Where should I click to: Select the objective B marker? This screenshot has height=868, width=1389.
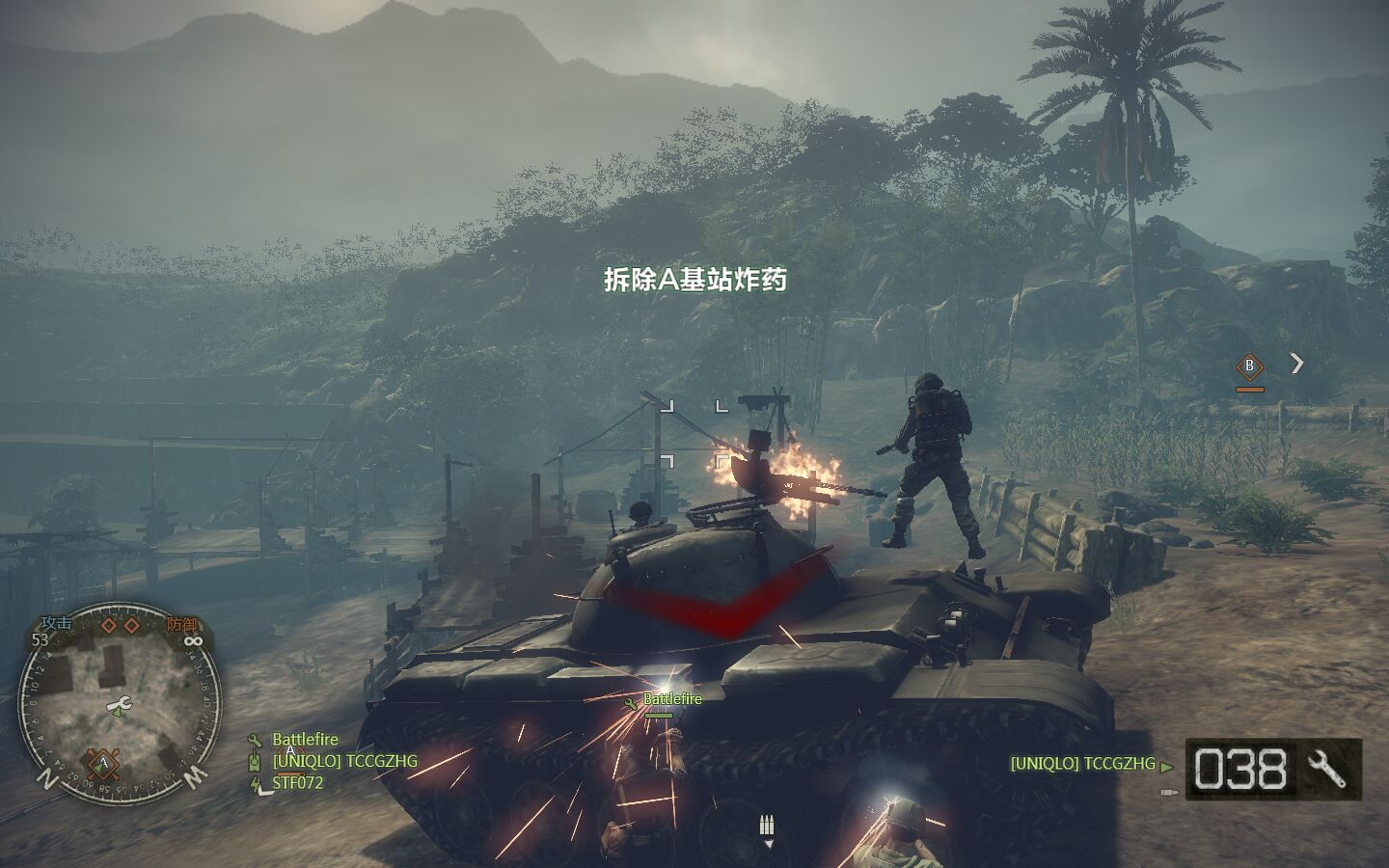tap(1250, 366)
